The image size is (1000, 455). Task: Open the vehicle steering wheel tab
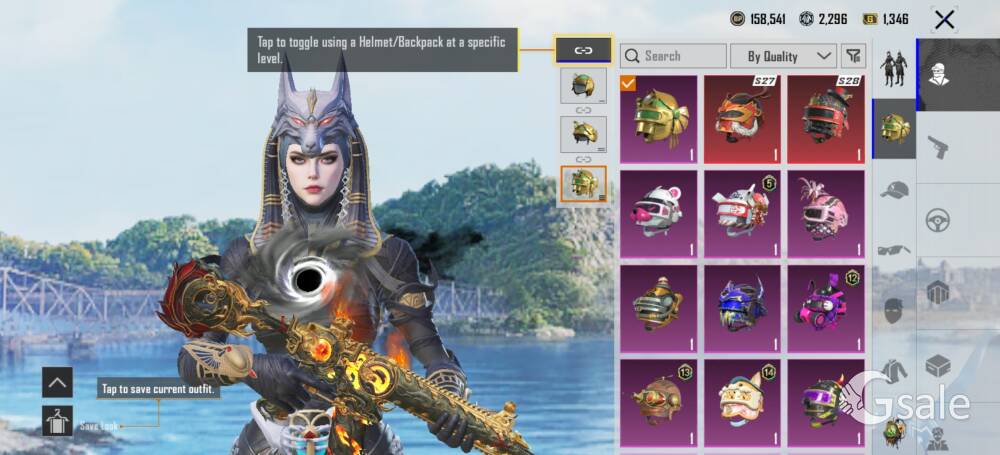tap(938, 220)
